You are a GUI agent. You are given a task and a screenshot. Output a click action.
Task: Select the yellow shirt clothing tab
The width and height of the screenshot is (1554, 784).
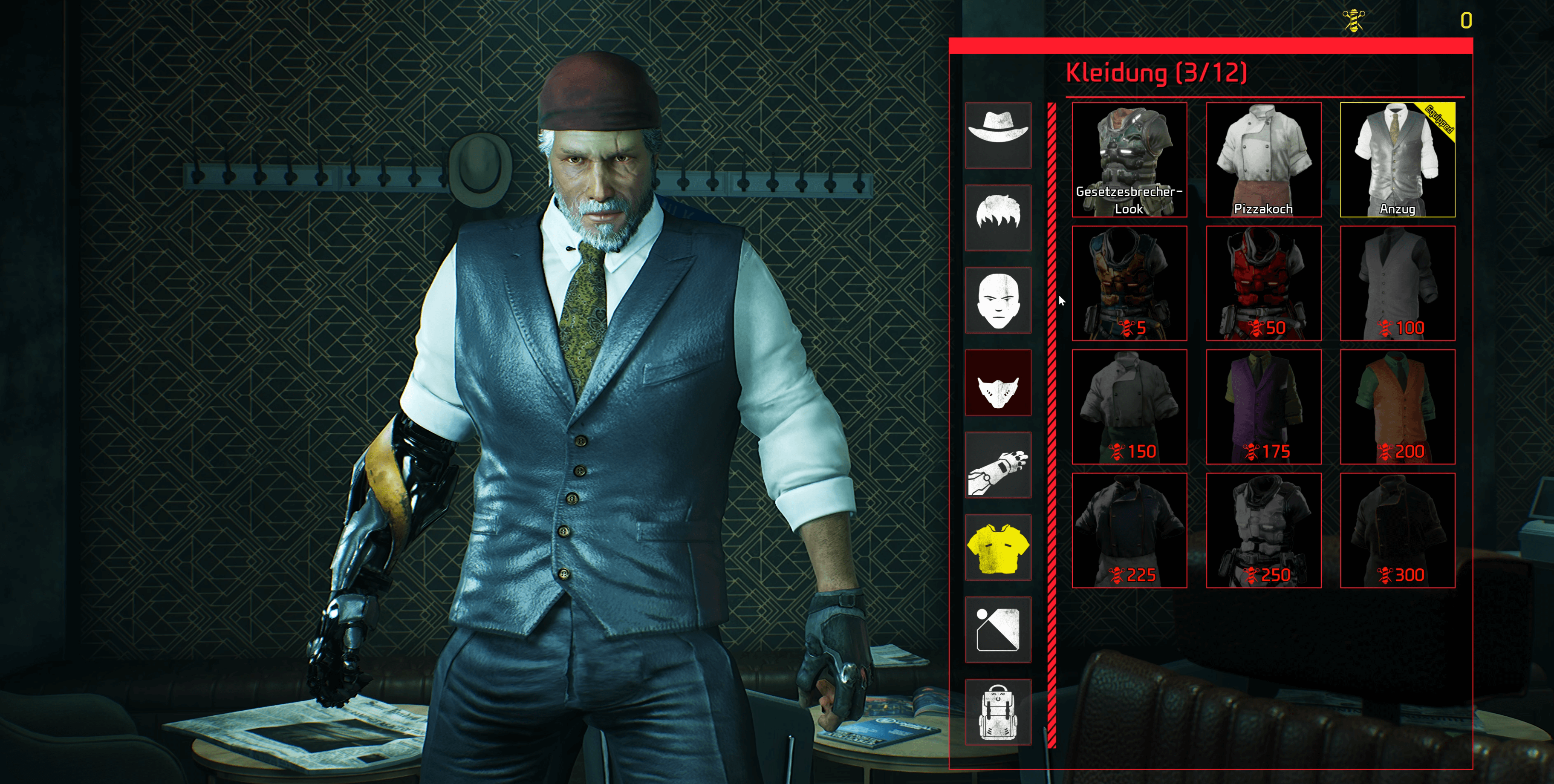tap(998, 547)
